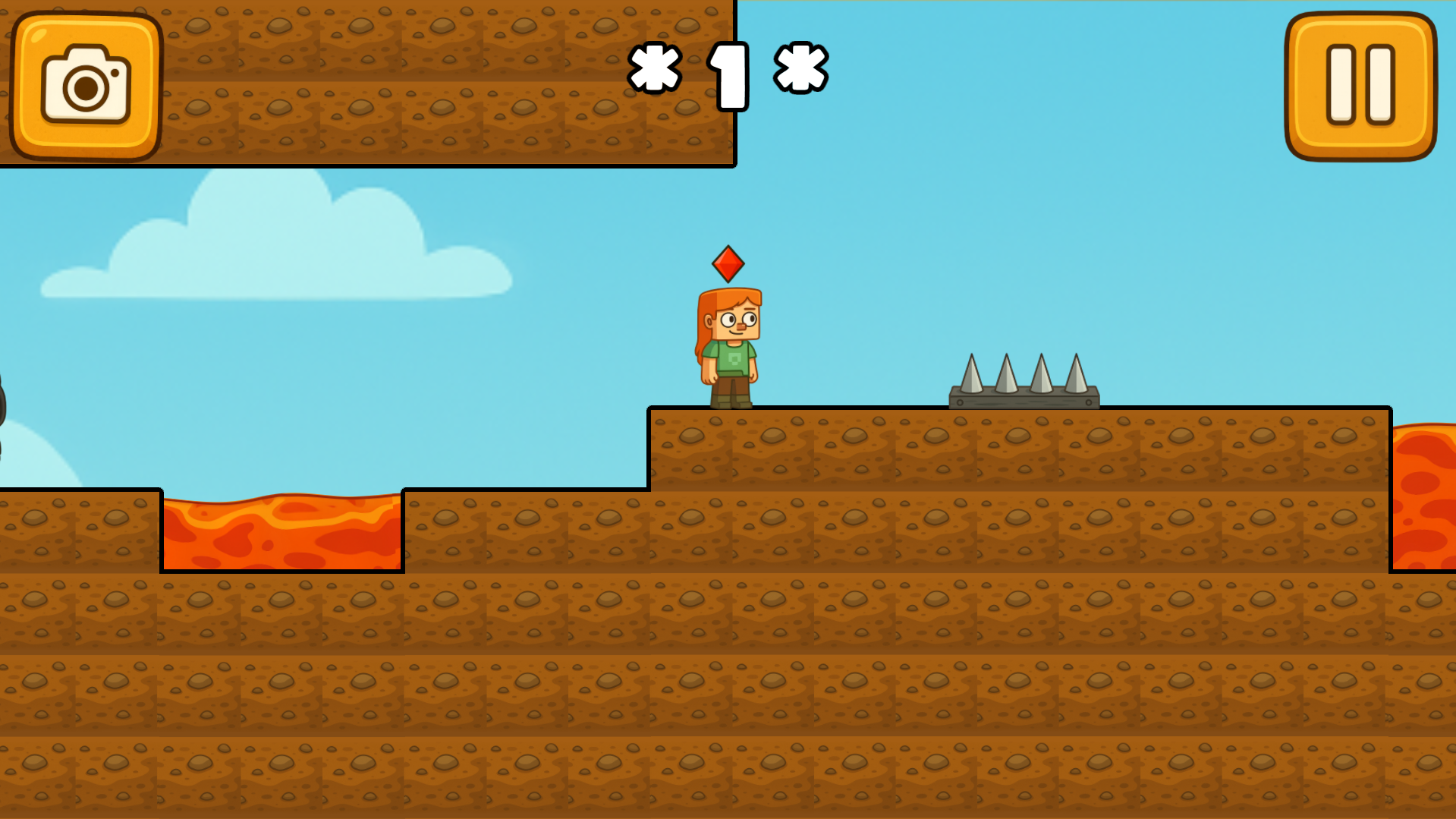Click the spike trap on the platform
This screenshot has height=819, width=1456.
click(1023, 383)
